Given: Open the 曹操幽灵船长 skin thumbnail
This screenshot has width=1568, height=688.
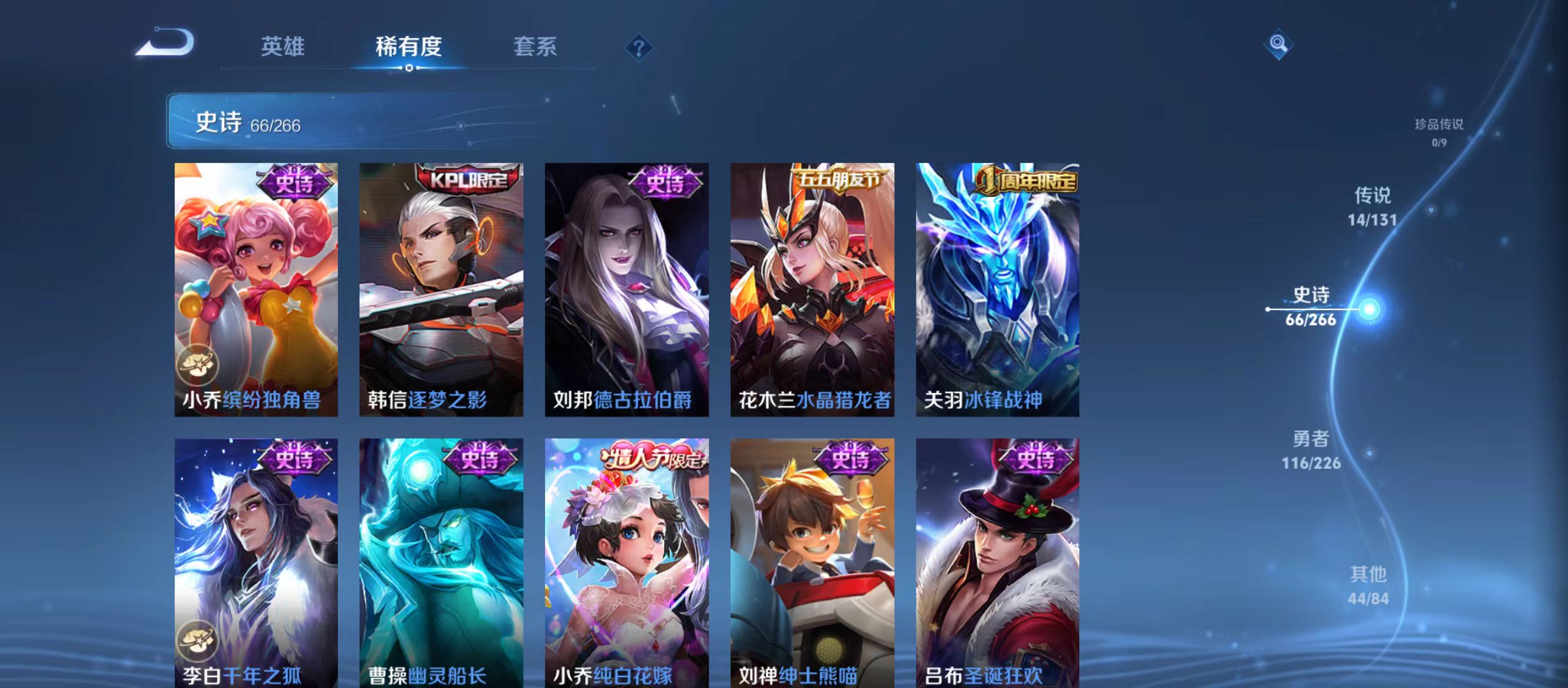Looking at the screenshot, I should pyautogui.click(x=439, y=561).
